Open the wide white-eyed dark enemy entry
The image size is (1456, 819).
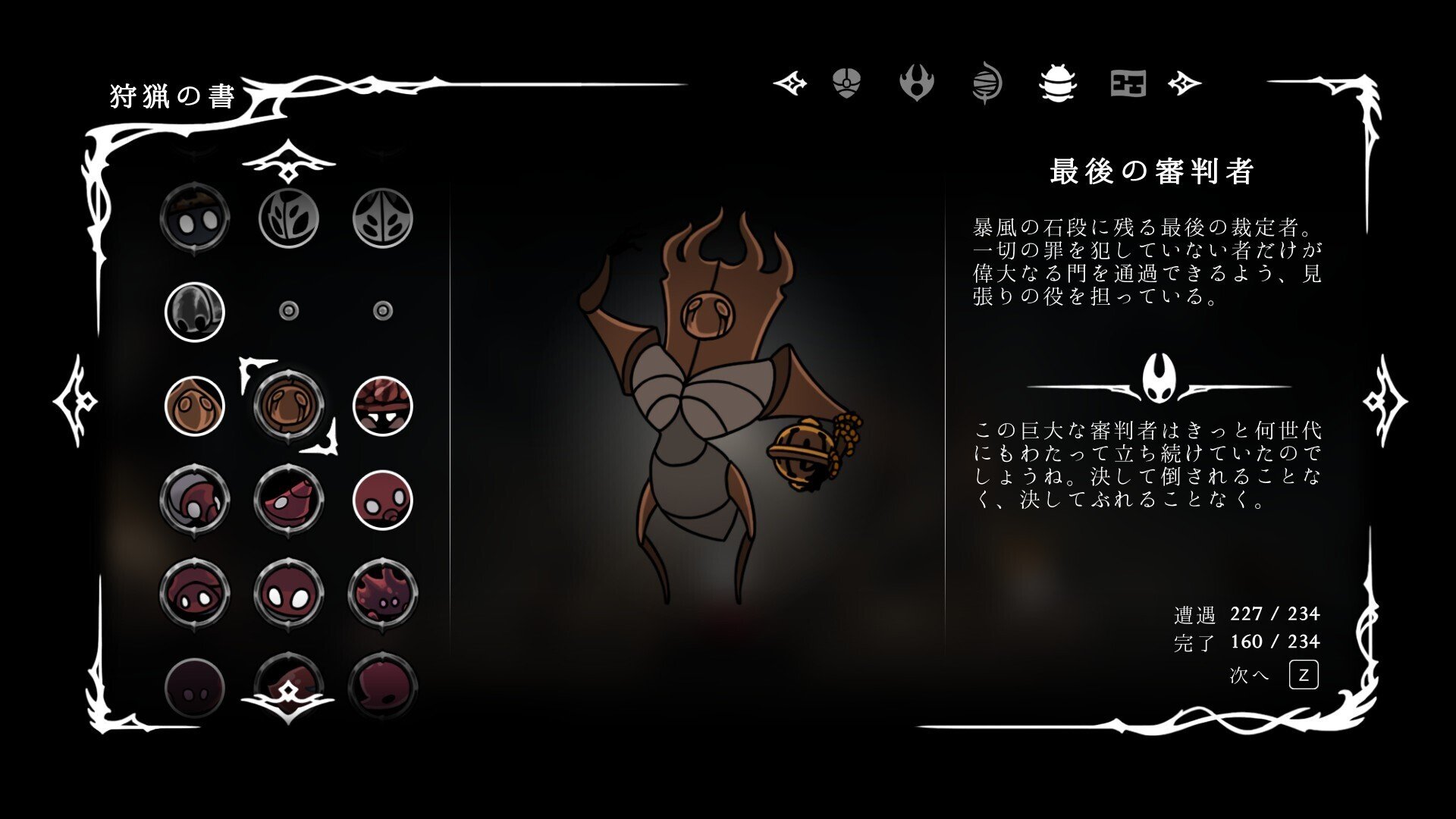click(x=288, y=593)
